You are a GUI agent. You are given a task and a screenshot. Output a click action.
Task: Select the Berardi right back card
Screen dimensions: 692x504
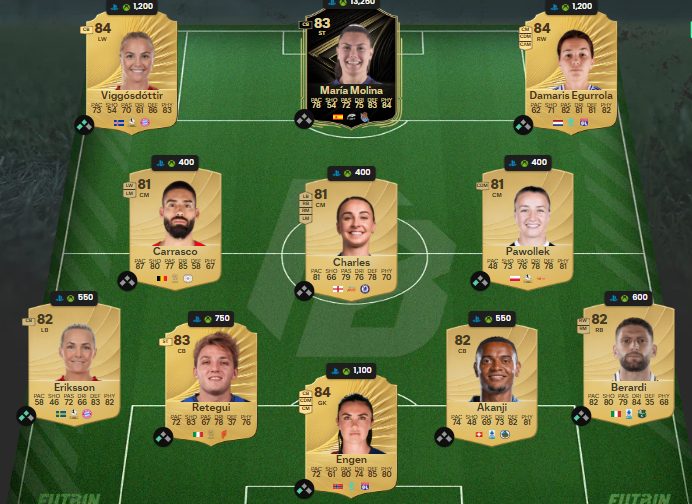pyautogui.click(x=627, y=362)
